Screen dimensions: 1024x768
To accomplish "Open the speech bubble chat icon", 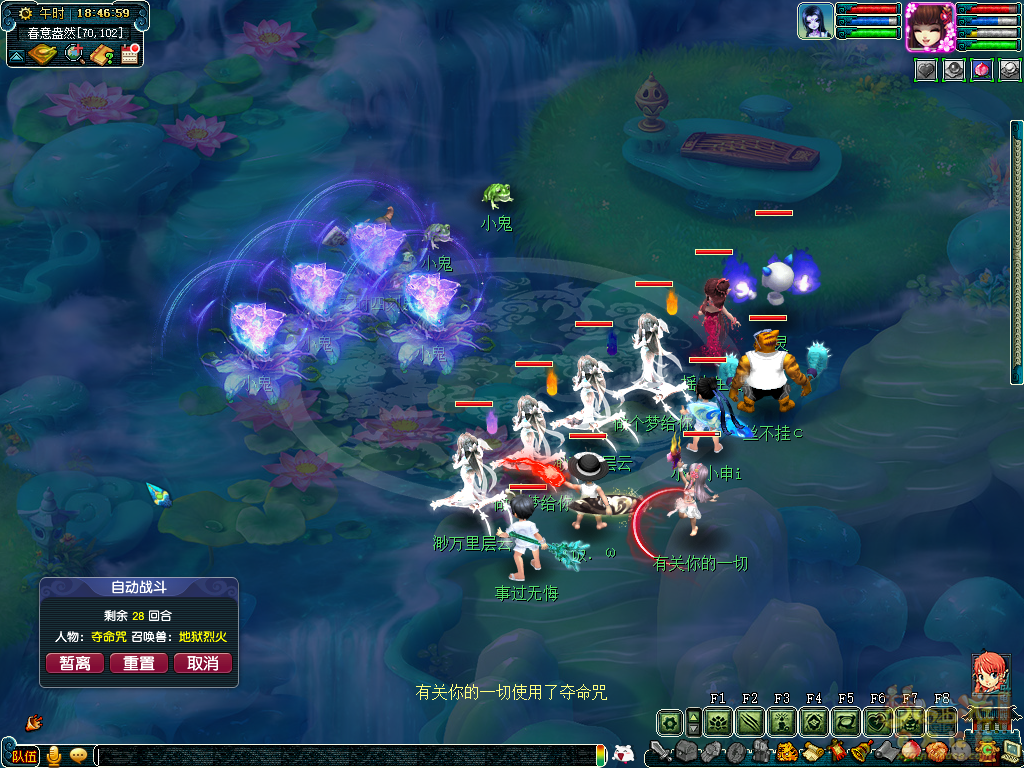I will coord(78,756).
